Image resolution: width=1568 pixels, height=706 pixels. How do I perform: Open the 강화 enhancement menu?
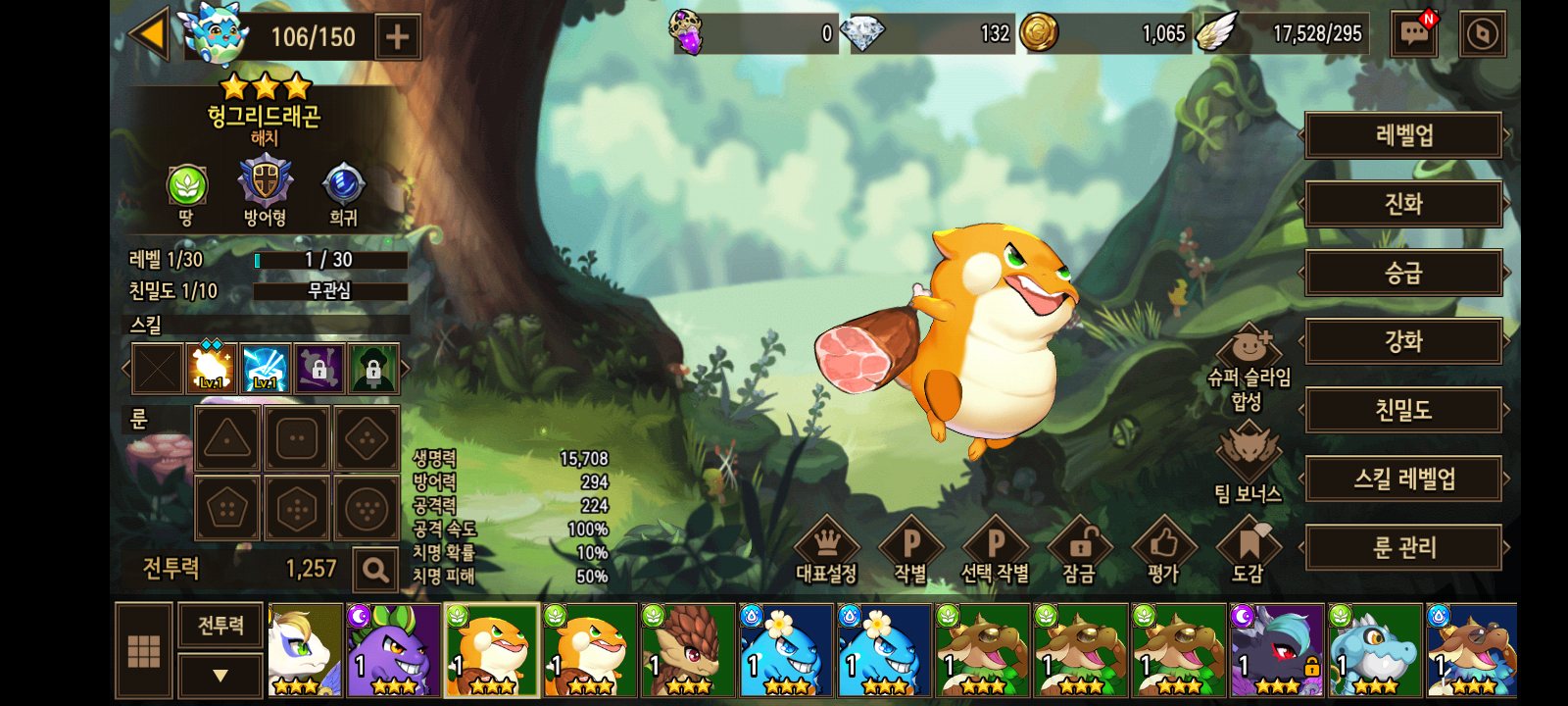click(1403, 341)
